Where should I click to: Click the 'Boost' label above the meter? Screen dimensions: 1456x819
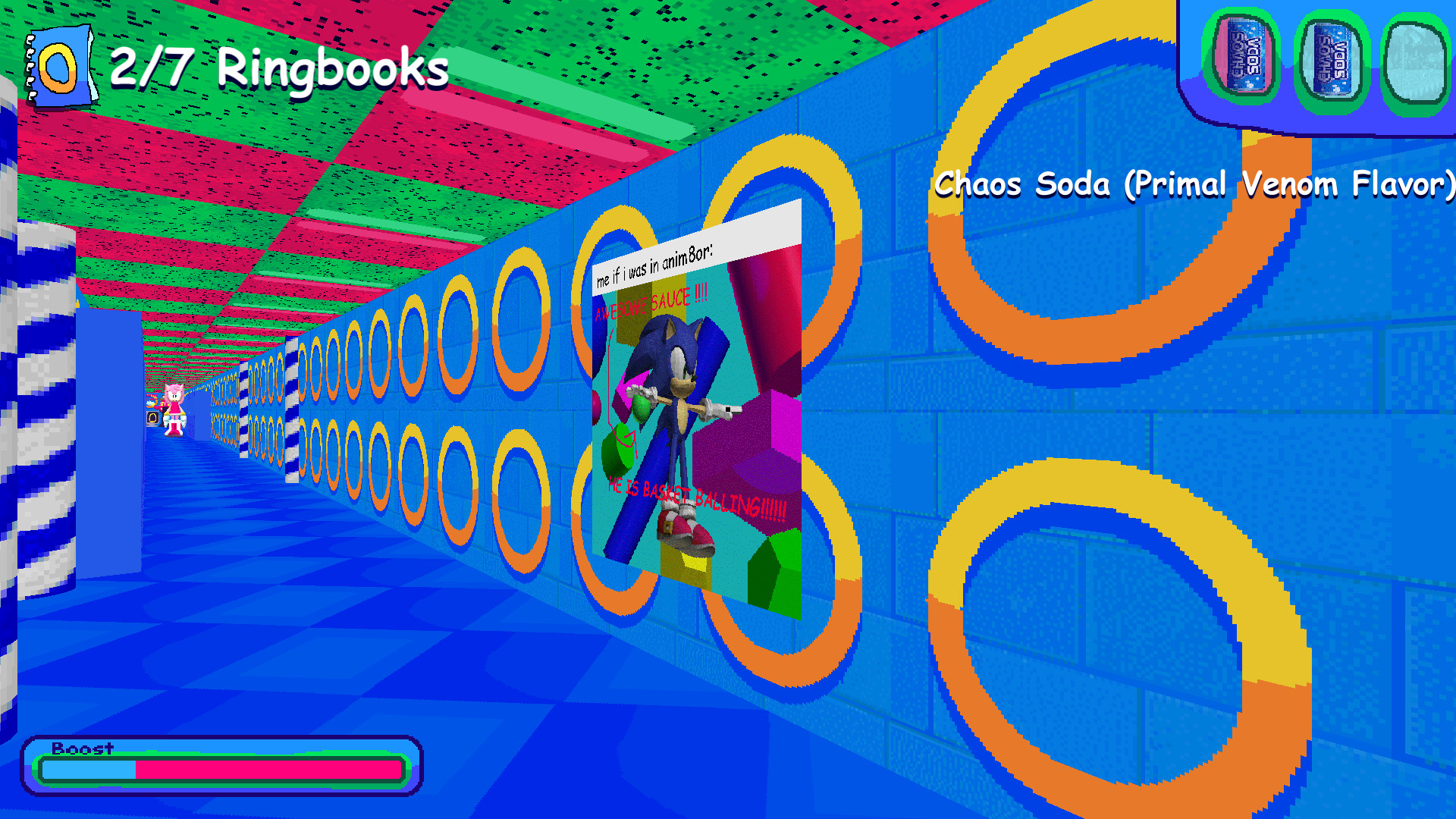click(x=80, y=749)
